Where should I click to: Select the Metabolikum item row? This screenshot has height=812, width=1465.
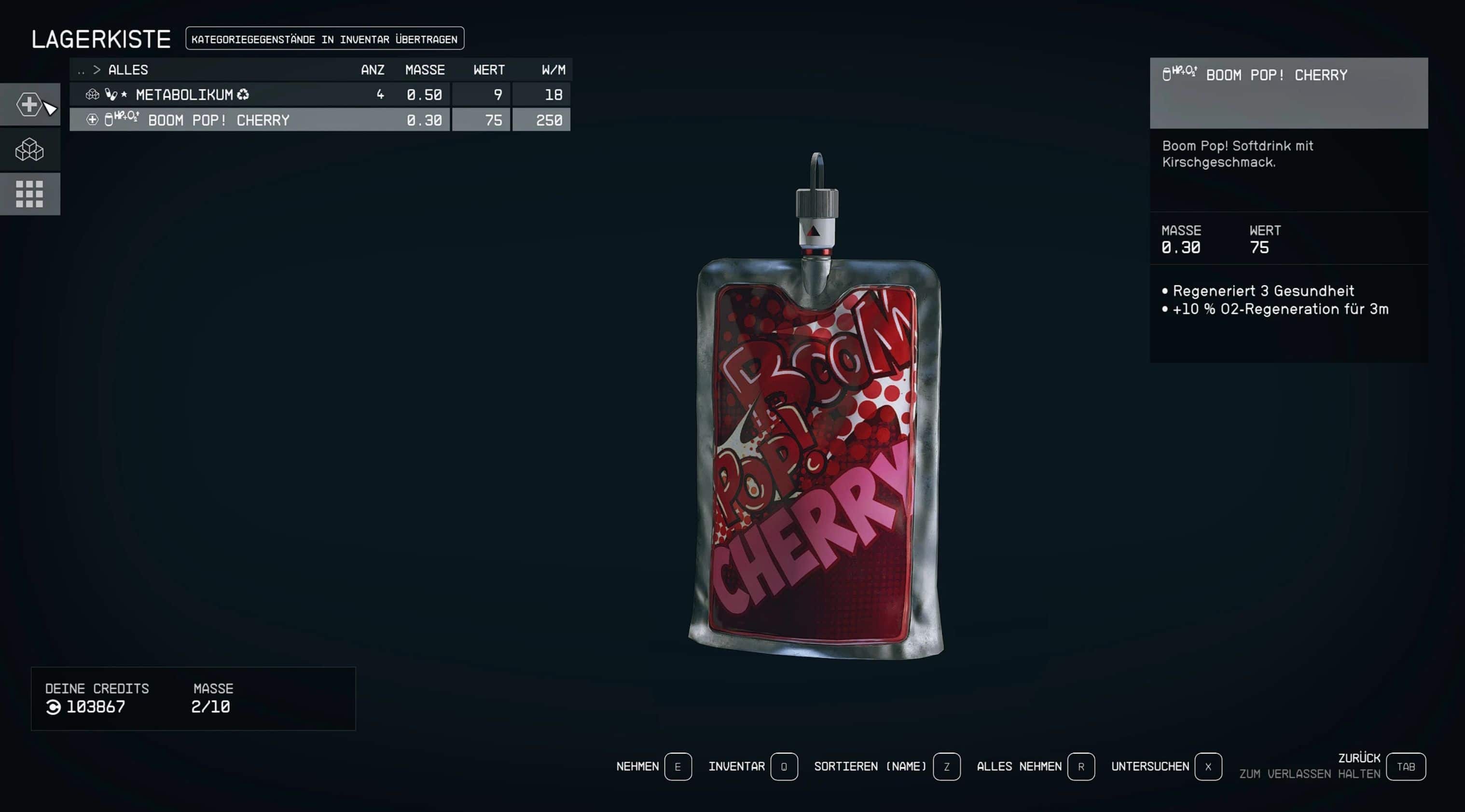click(319, 95)
